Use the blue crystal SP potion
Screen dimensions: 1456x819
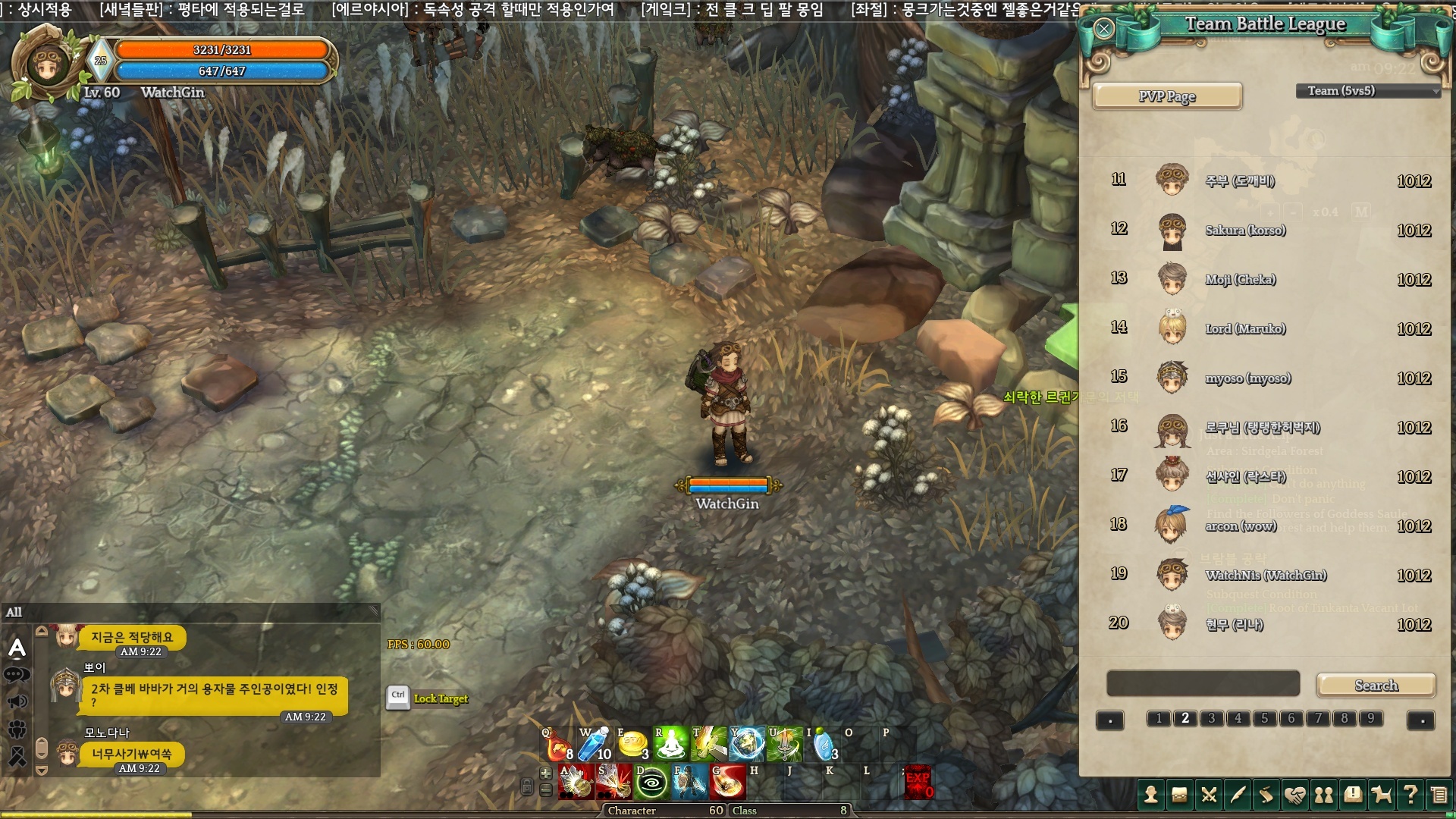click(594, 745)
